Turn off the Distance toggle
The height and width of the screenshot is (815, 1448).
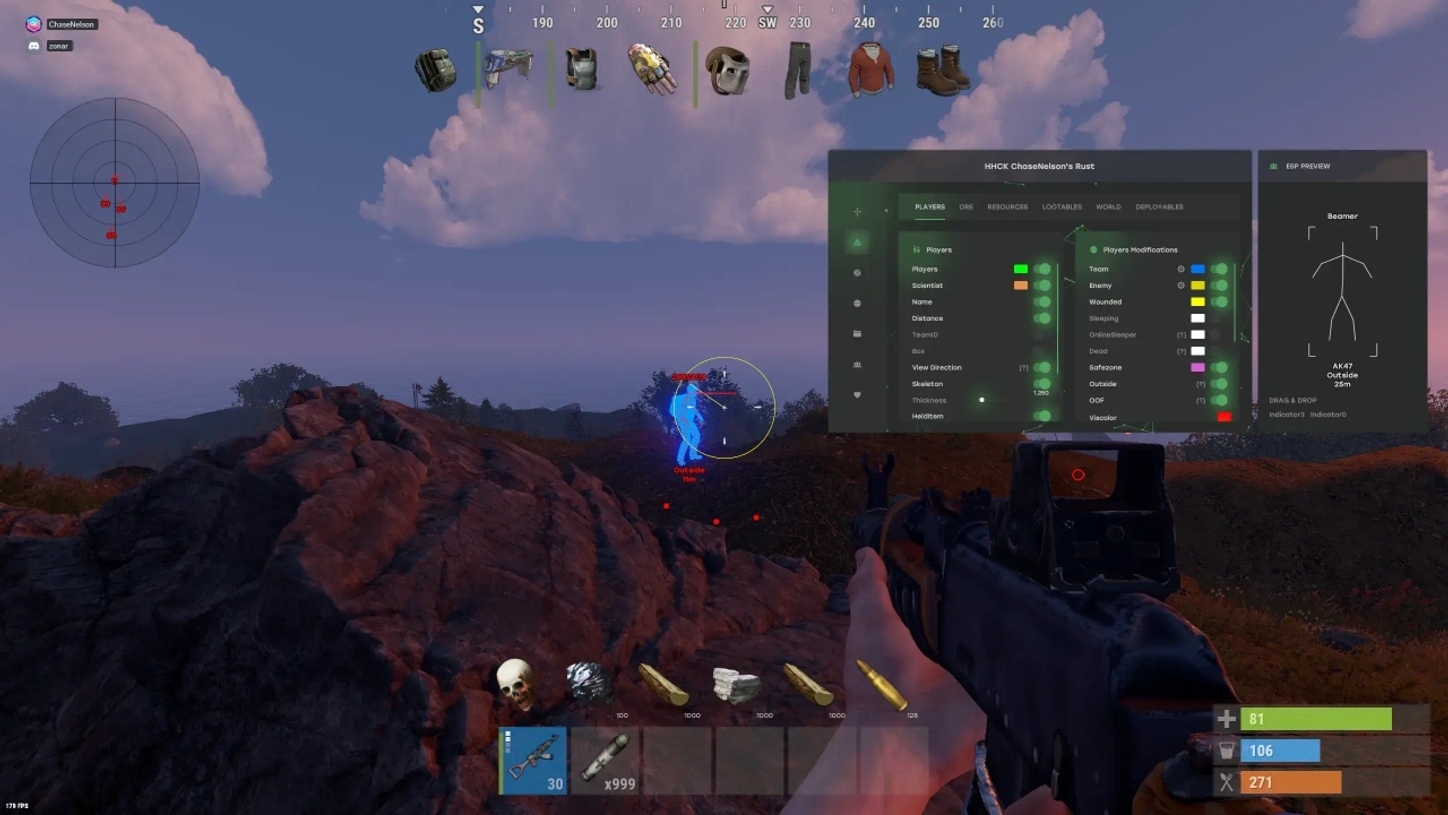pyautogui.click(x=1042, y=318)
